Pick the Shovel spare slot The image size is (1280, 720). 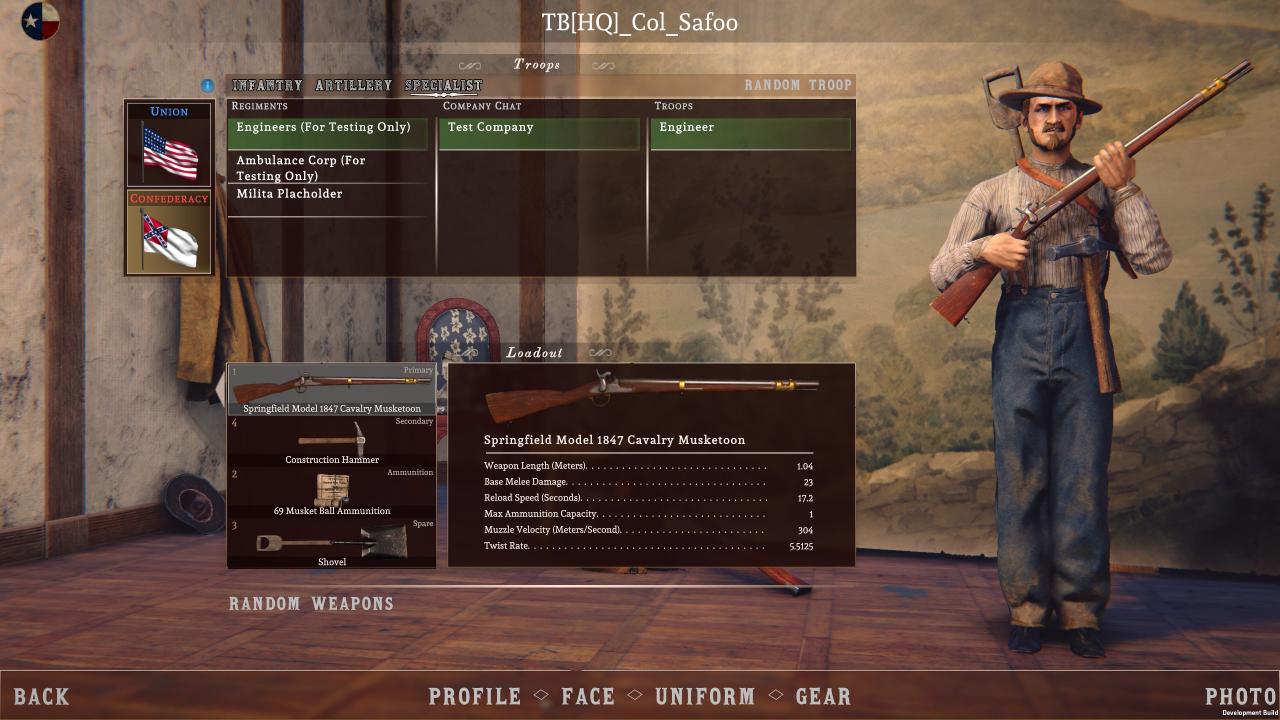tap(332, 543)
